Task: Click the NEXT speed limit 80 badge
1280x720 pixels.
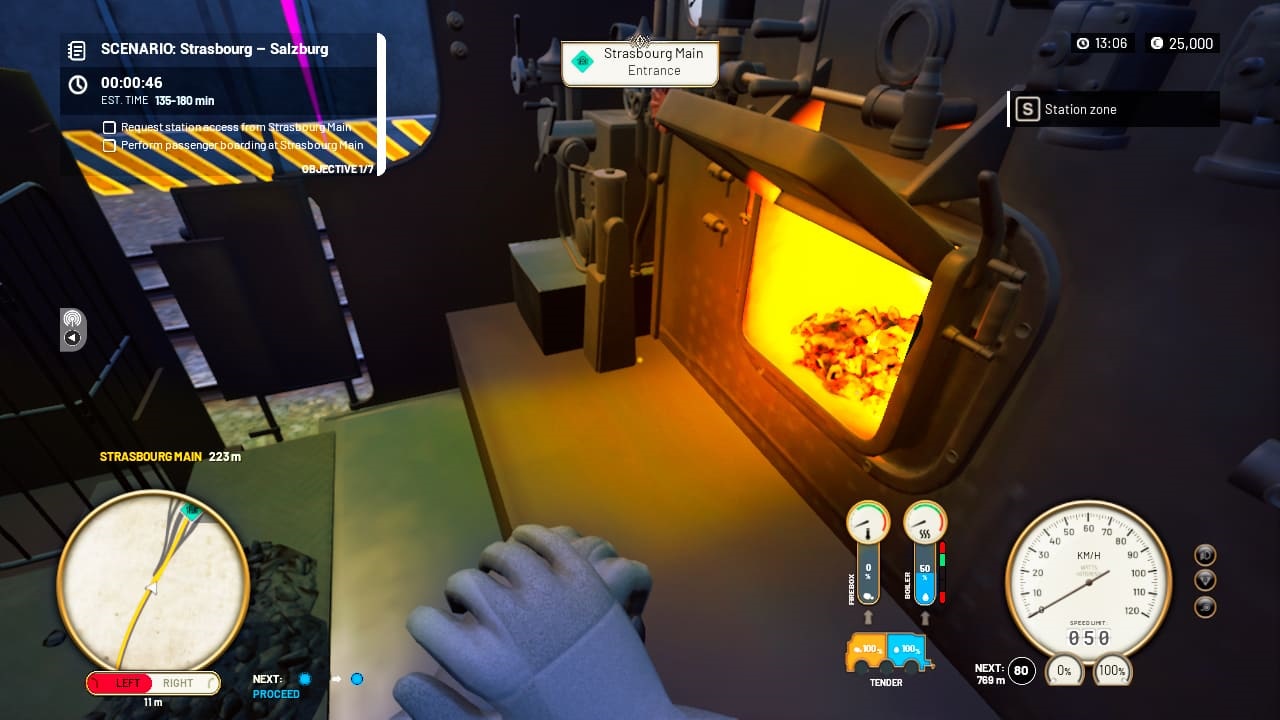Action: point(1019,671)
